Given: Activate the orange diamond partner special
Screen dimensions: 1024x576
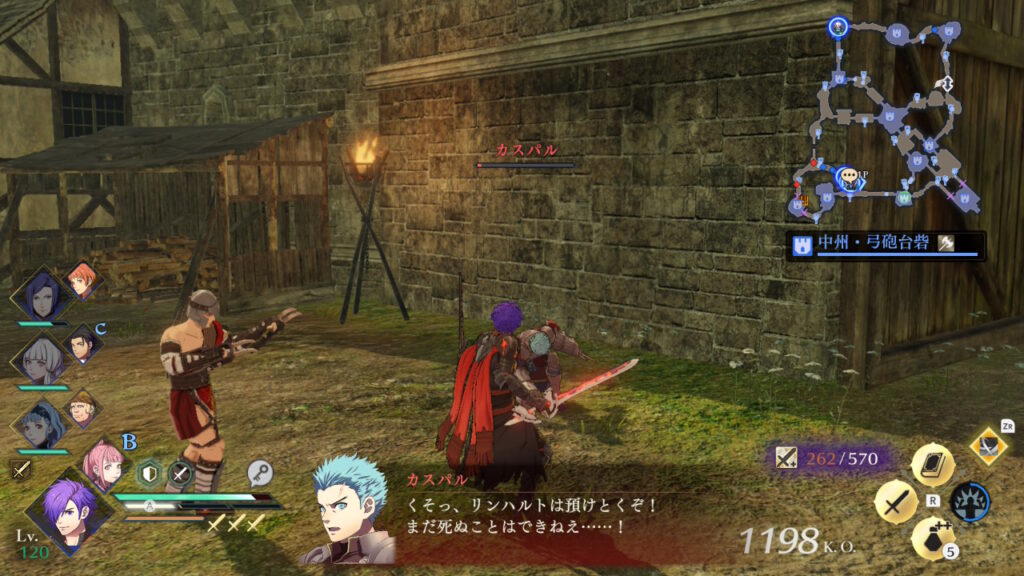Looking at the screenshot, I should pos(988,444).
